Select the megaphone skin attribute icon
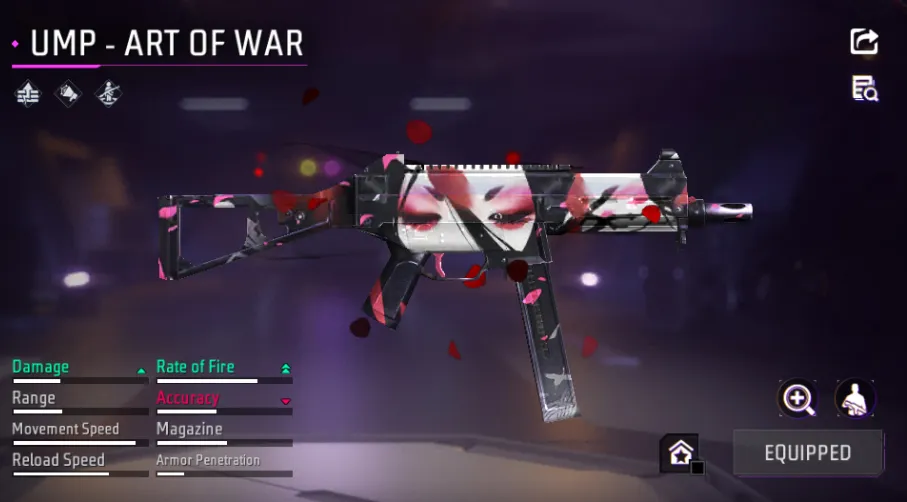 click(68, 94)
